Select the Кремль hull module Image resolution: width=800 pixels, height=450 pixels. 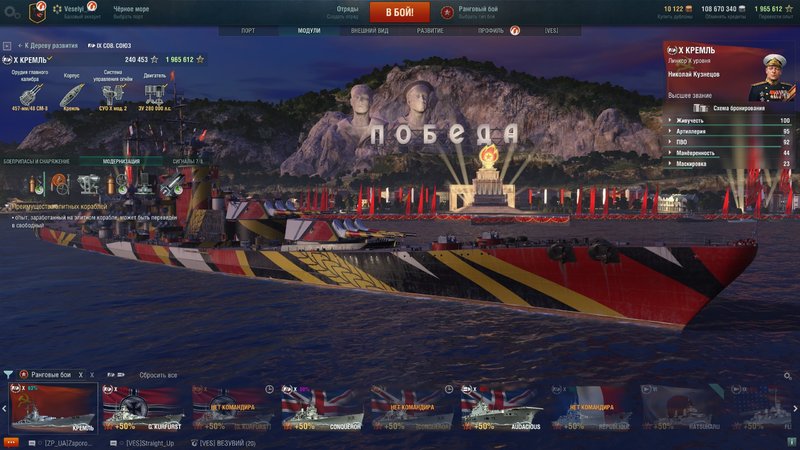[x=70, y=97]
